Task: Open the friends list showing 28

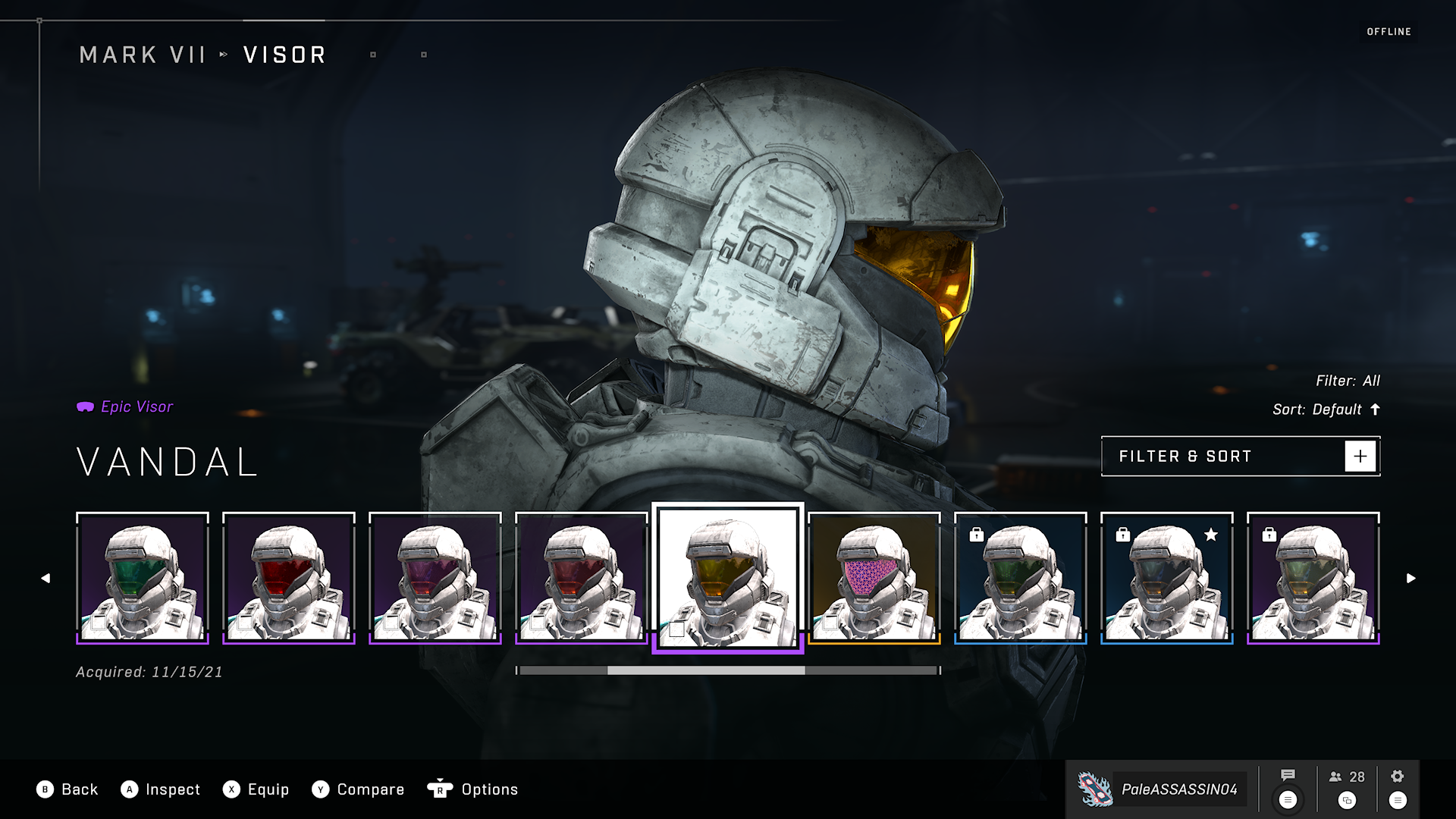Action: click(x=1347, y=777)
